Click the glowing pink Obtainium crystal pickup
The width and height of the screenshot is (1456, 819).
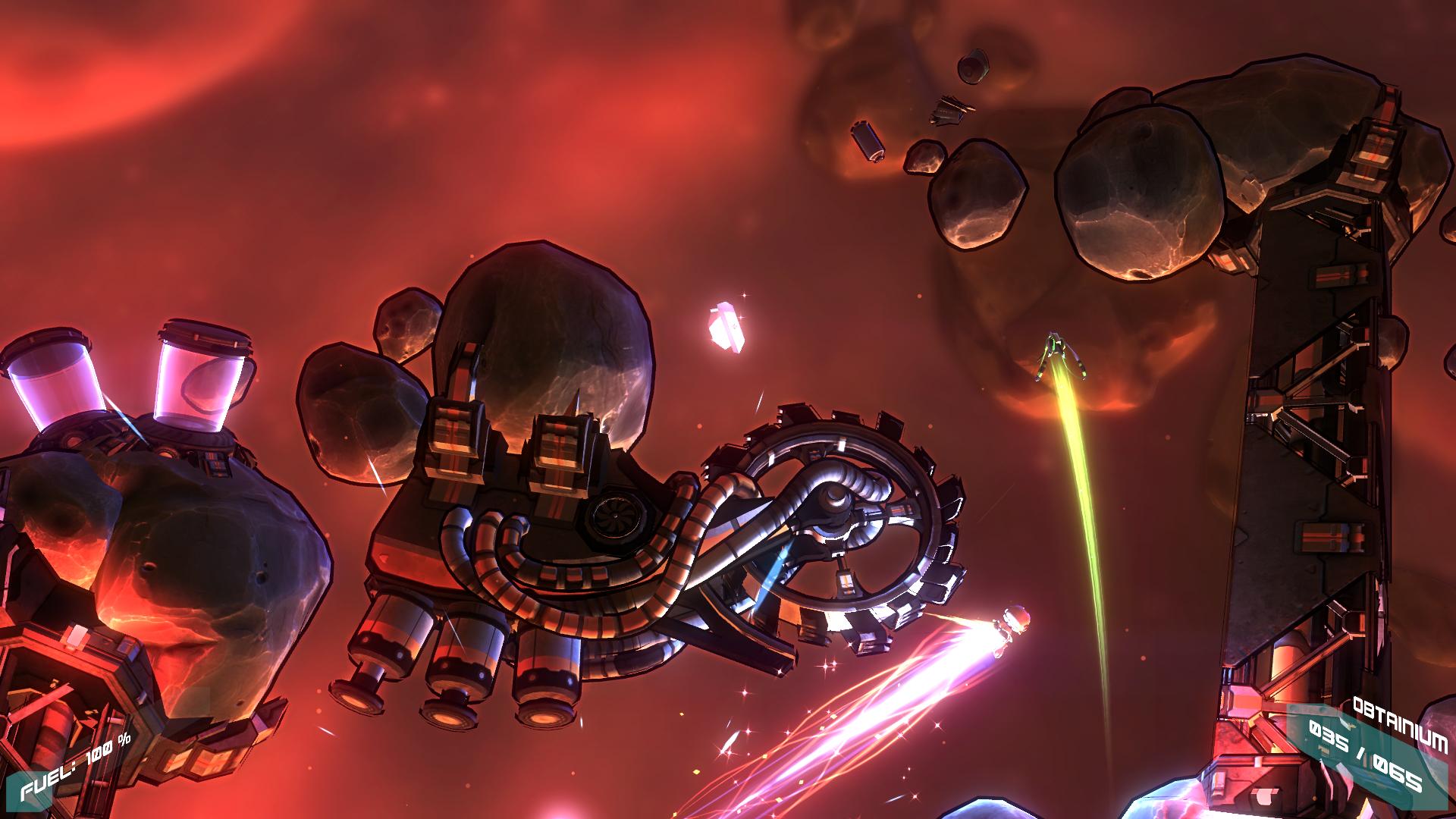(726, 328)
